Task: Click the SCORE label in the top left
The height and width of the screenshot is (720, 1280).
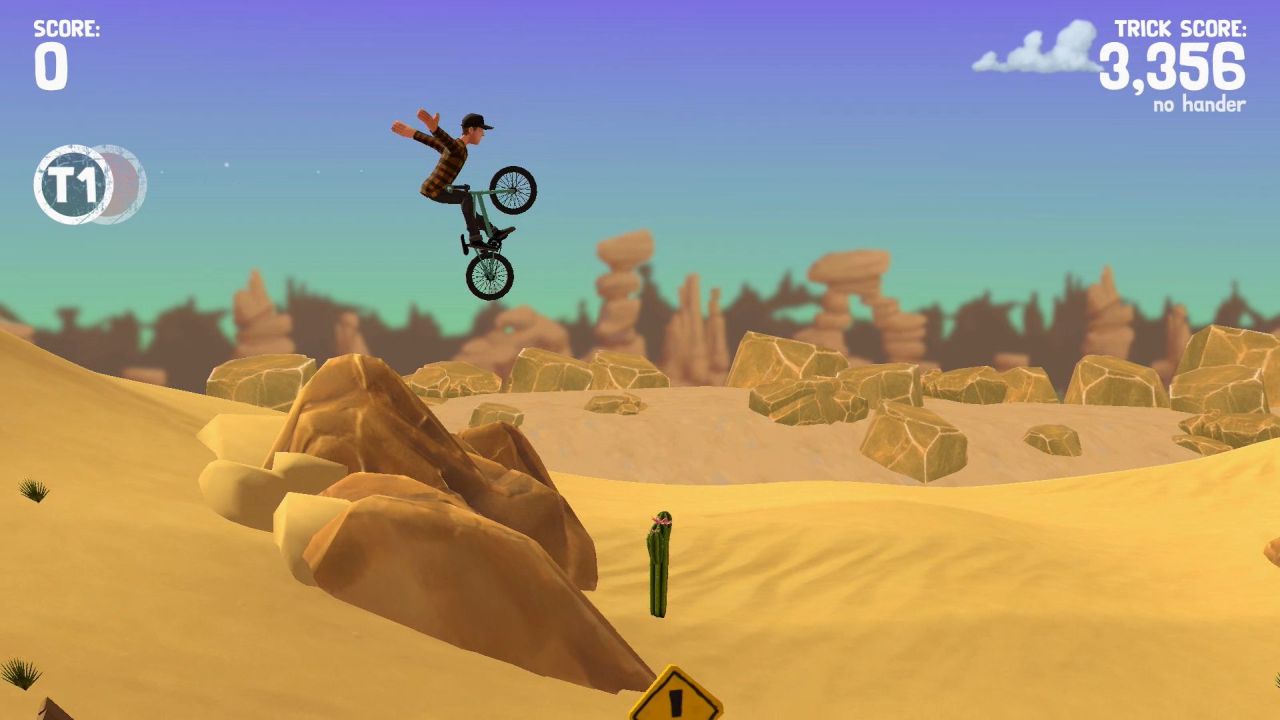Action: (x=66, y=27)
